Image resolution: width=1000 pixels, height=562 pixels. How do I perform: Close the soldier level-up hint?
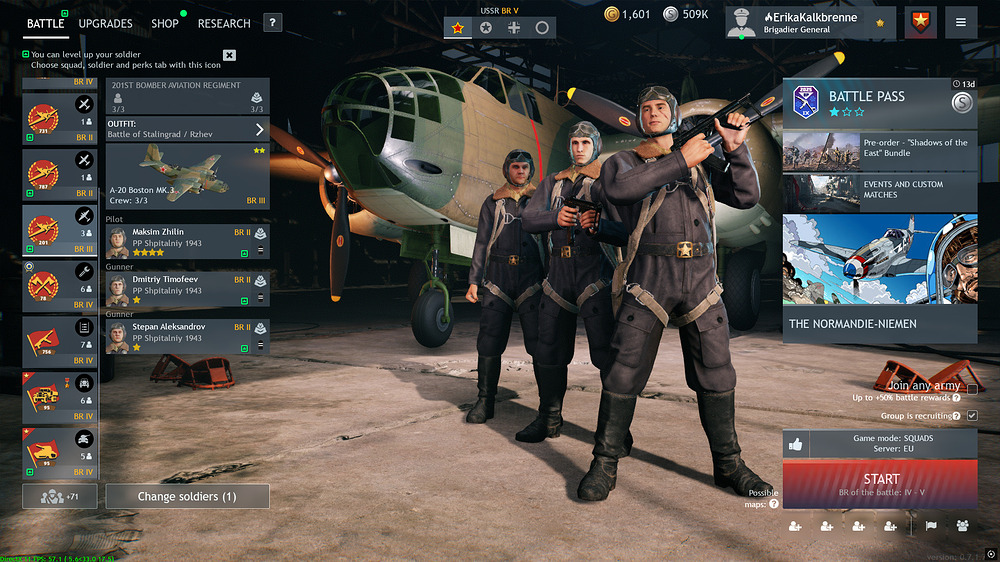point(229,55)
